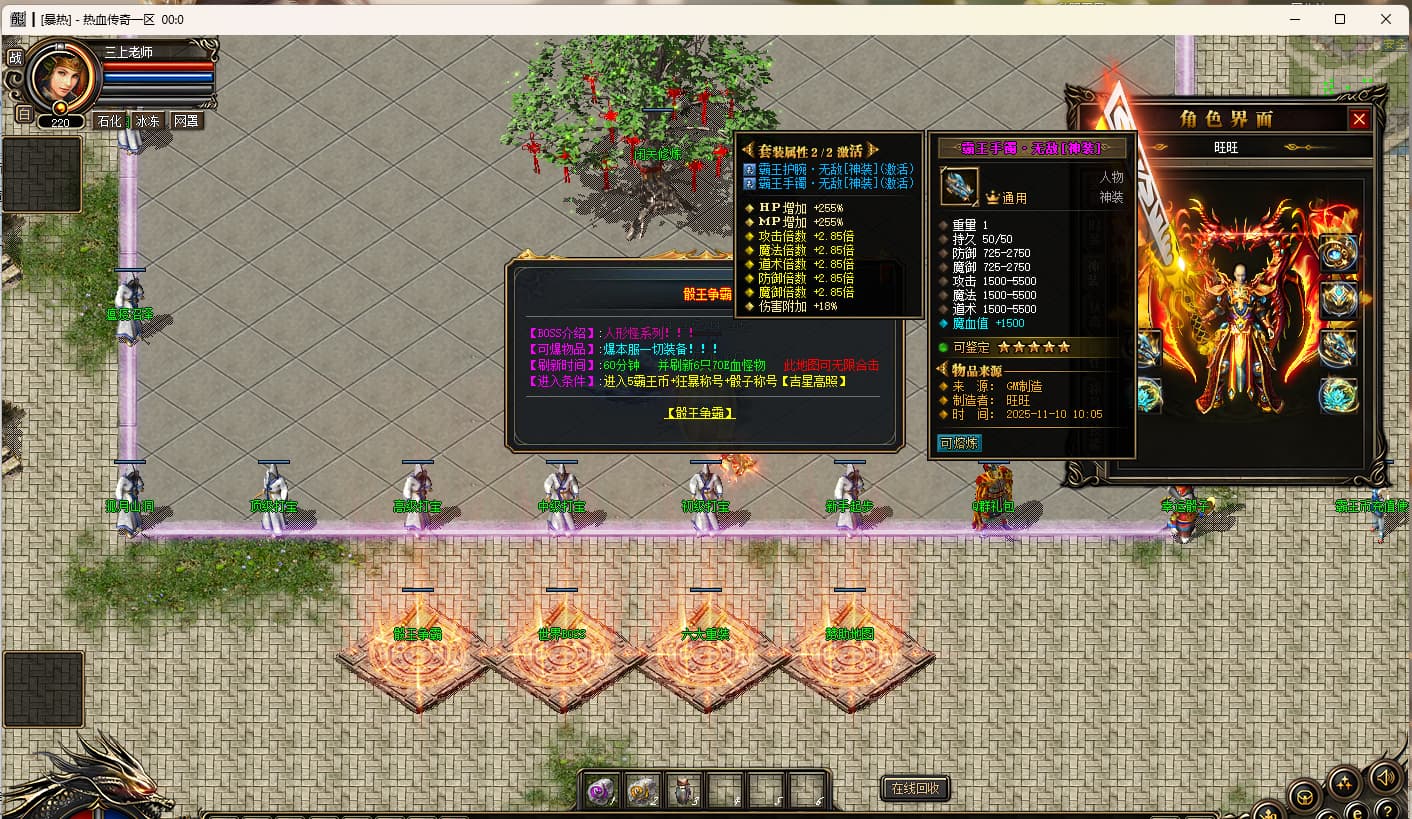This screenshot has height=819, width=1412.
Task: Click the 战 attack mode button
Action: [15, 57]
